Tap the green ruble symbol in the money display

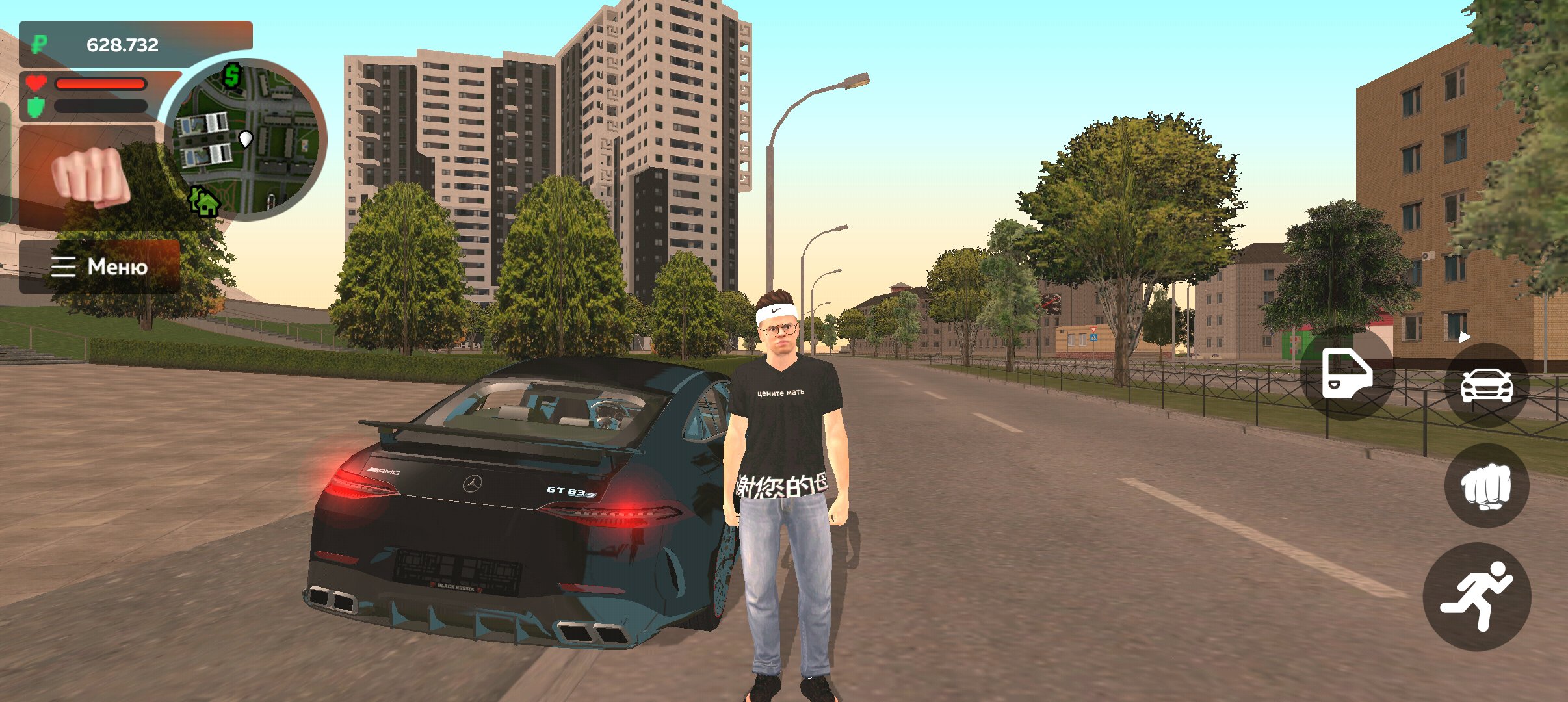click(x=39, y=44)
